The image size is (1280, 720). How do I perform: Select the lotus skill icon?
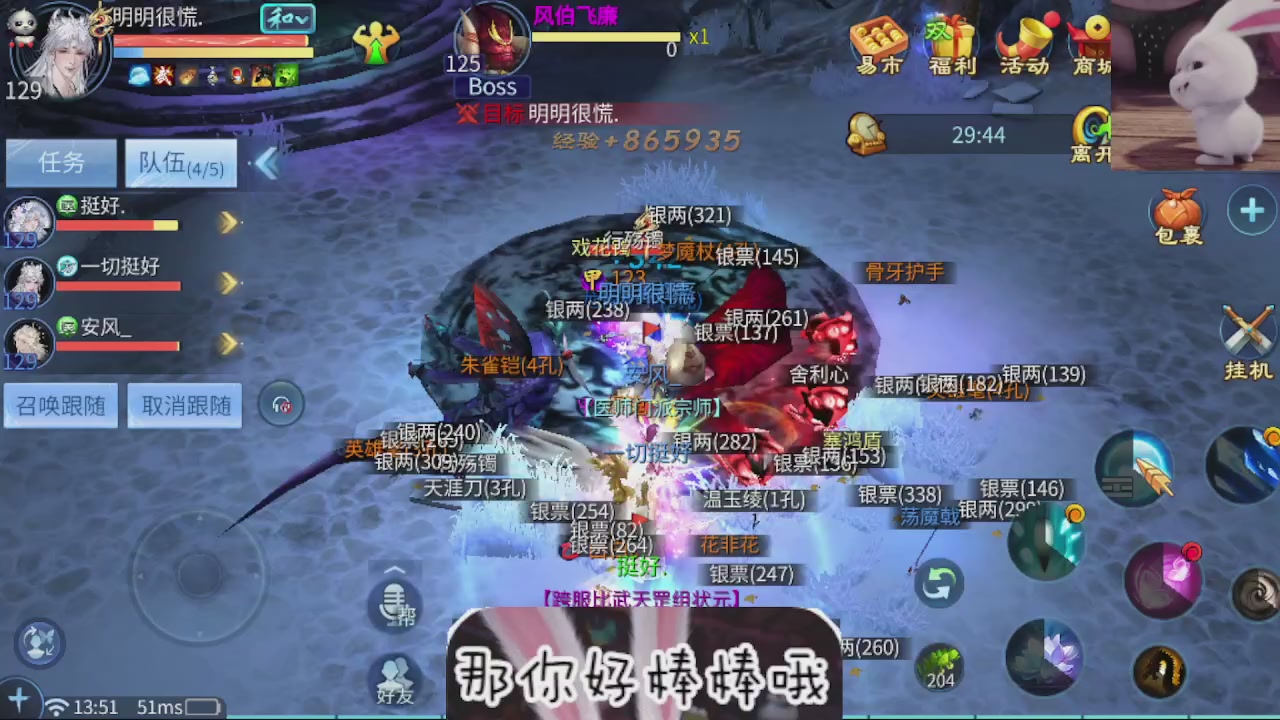[x=1046, y=655]
